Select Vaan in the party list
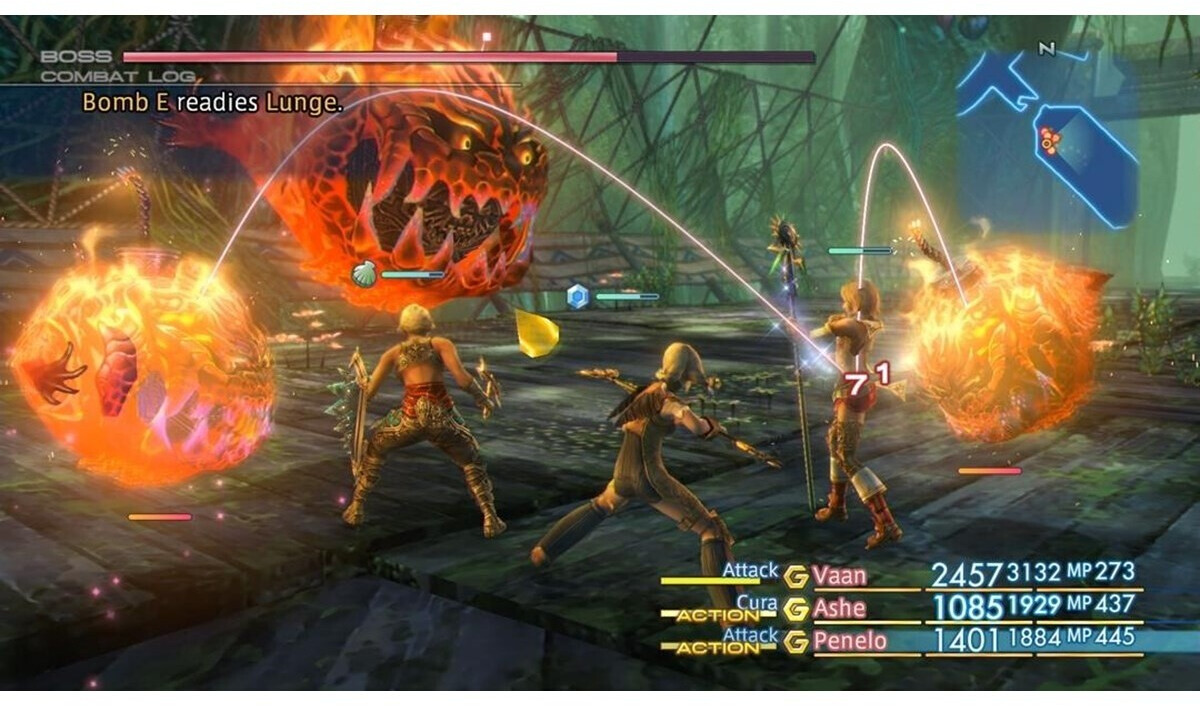The height and width of the screenshot is (706, 1200). (840, 576)
